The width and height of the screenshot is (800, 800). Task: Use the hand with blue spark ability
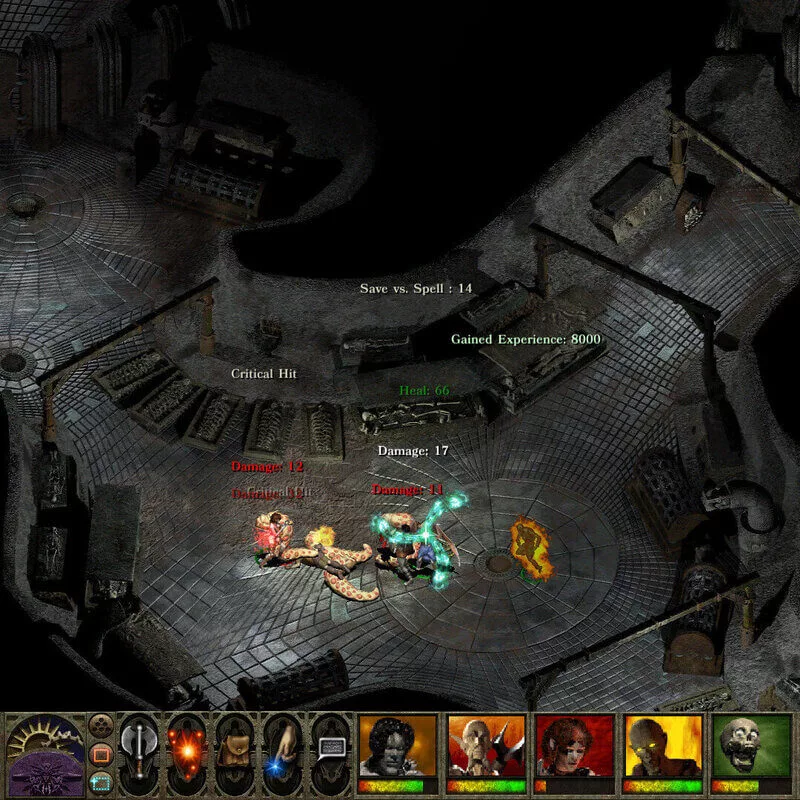coord(283,752)
